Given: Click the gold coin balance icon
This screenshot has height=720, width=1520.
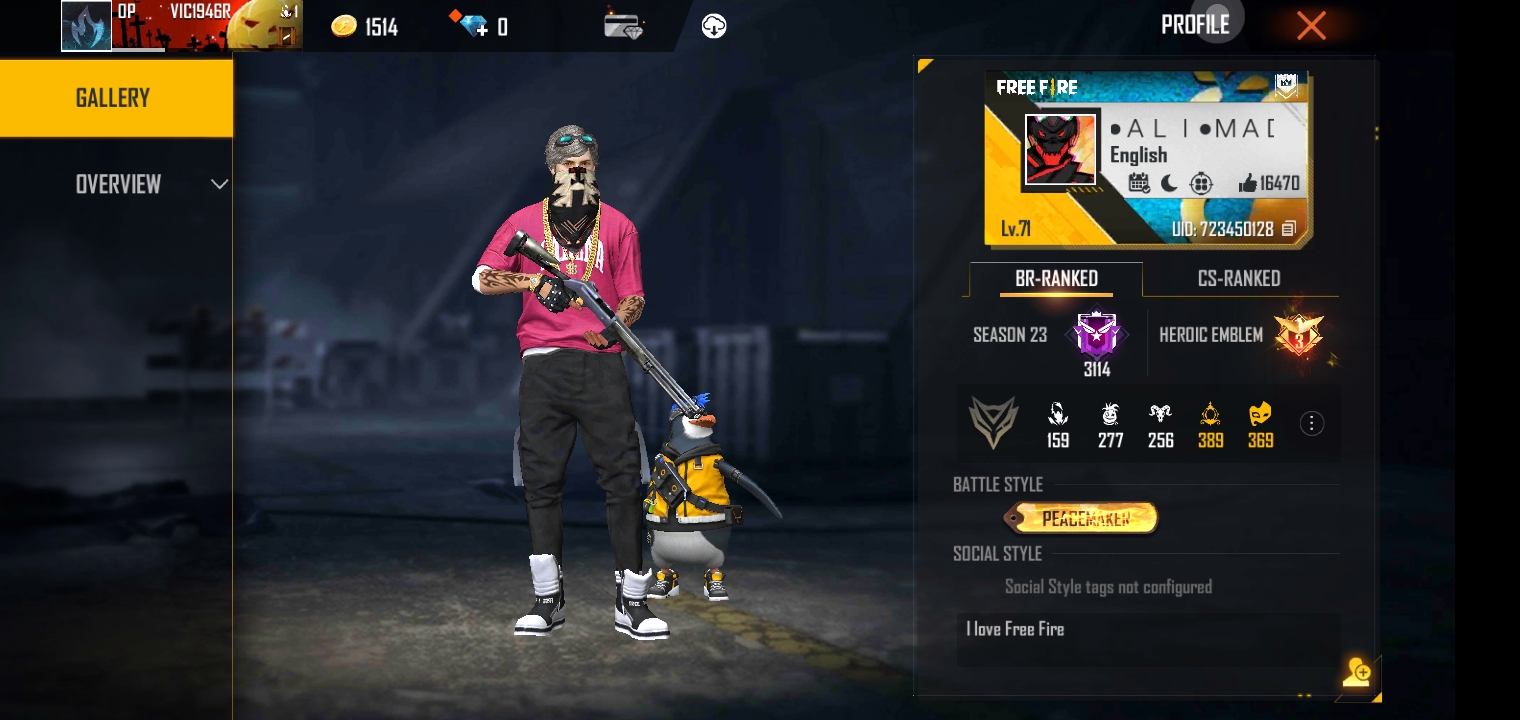Looking at the screenshot, I should (x=344, y=27).
